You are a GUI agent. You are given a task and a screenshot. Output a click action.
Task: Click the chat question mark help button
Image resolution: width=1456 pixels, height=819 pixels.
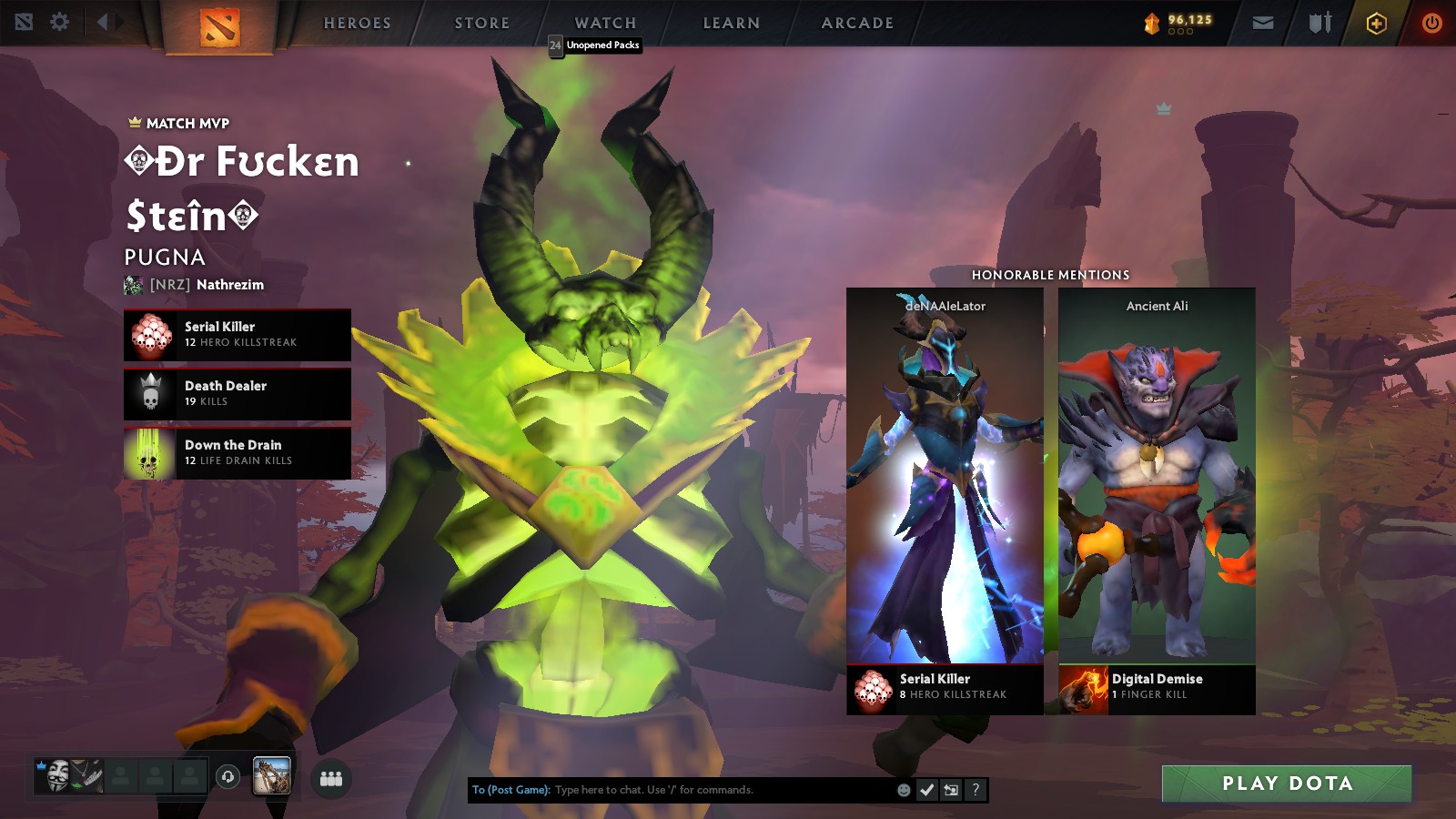tap(976, 790)
